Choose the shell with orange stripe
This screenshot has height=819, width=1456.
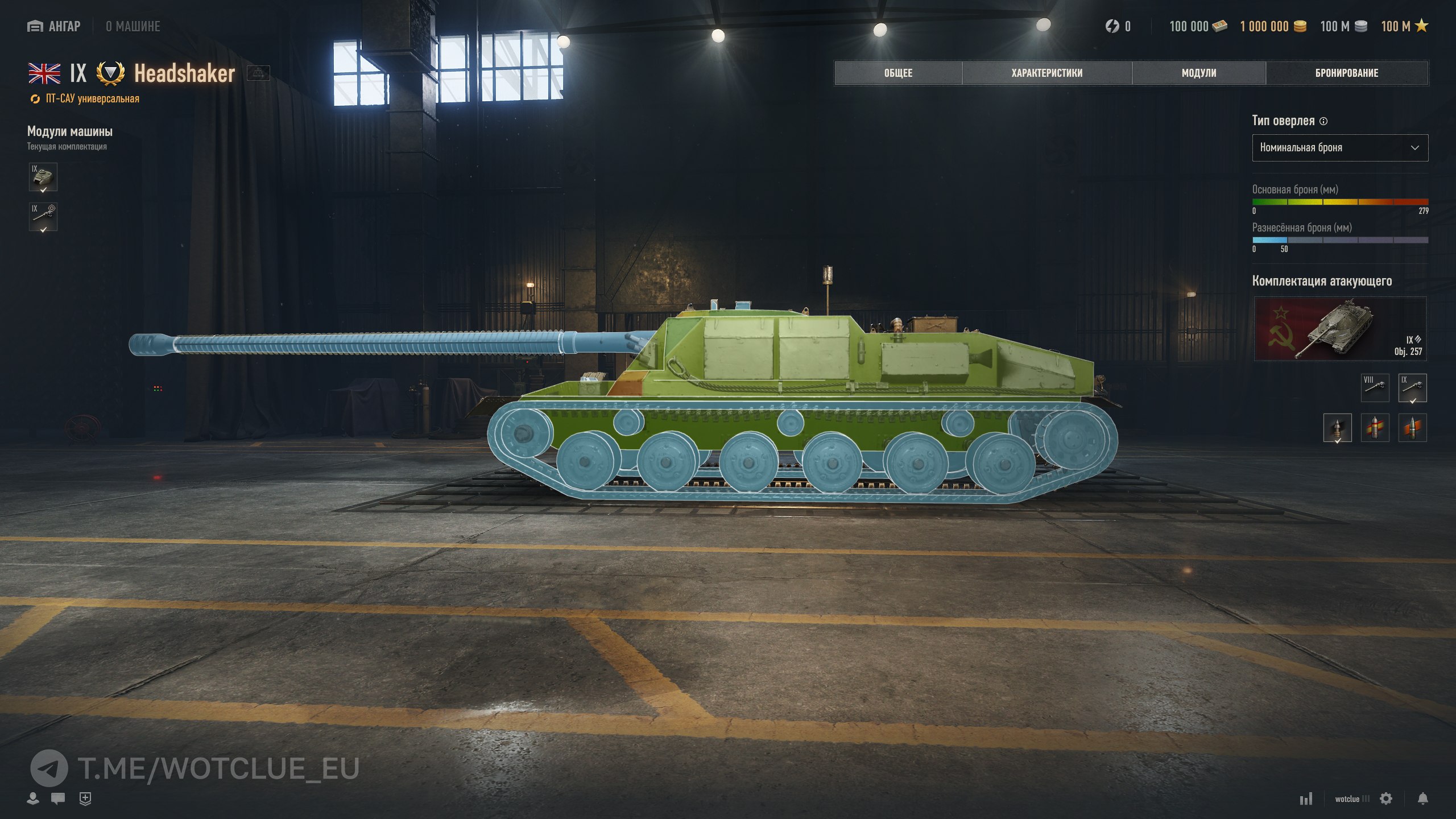coord(1412,428)
